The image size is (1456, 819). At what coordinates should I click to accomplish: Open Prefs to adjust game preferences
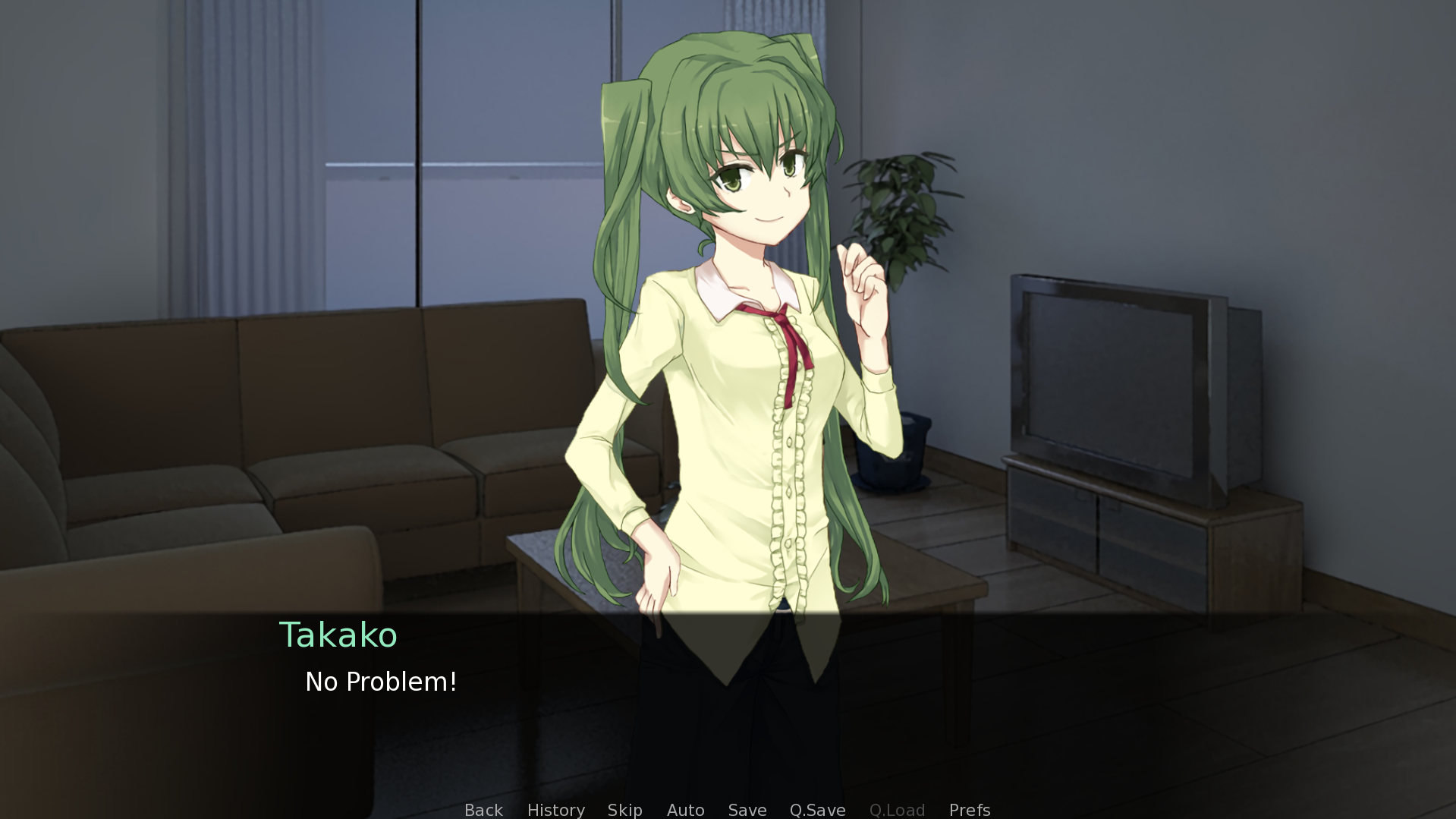tap(969, 810)
